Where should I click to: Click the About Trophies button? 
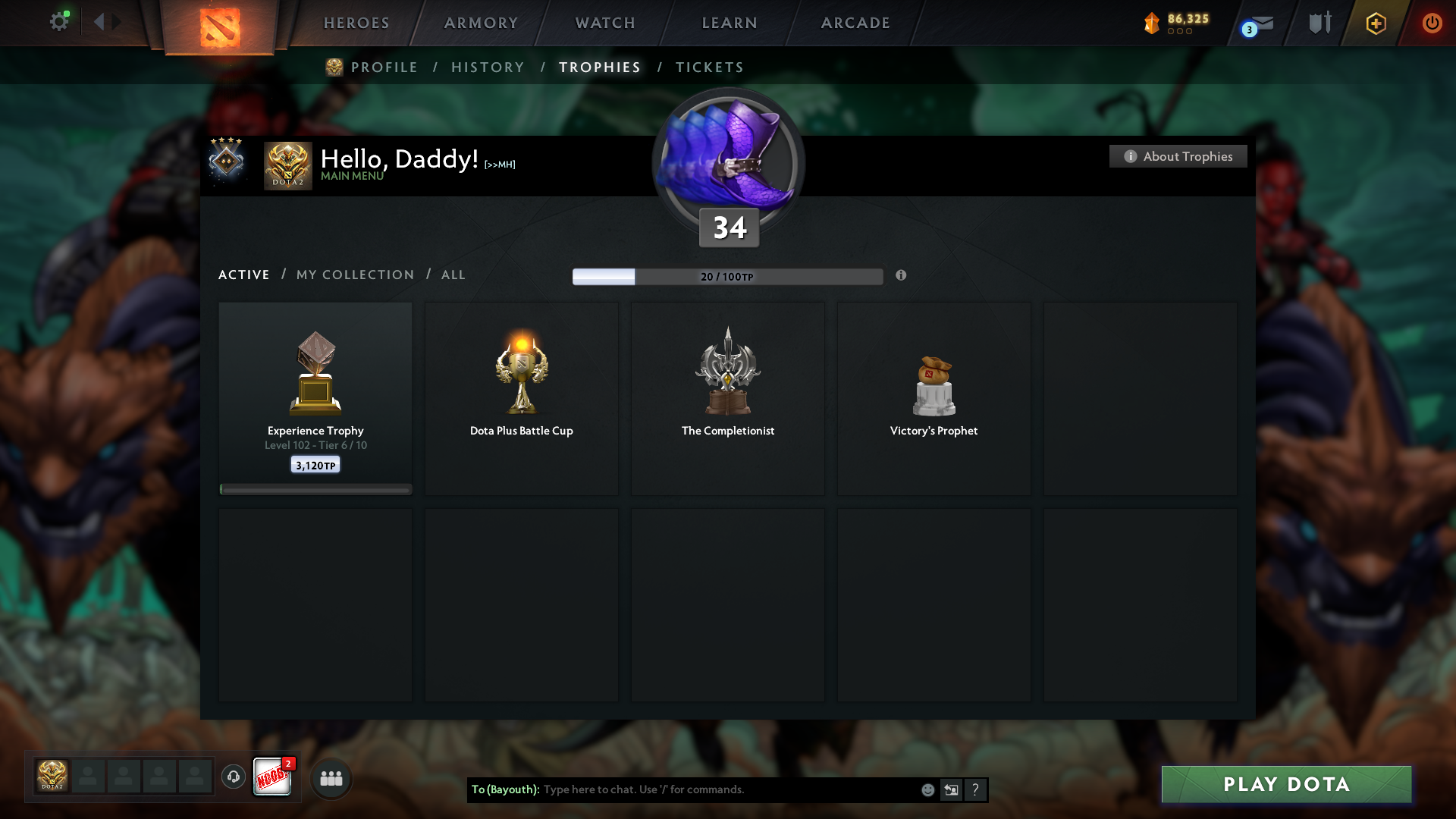coord(1178,156)
